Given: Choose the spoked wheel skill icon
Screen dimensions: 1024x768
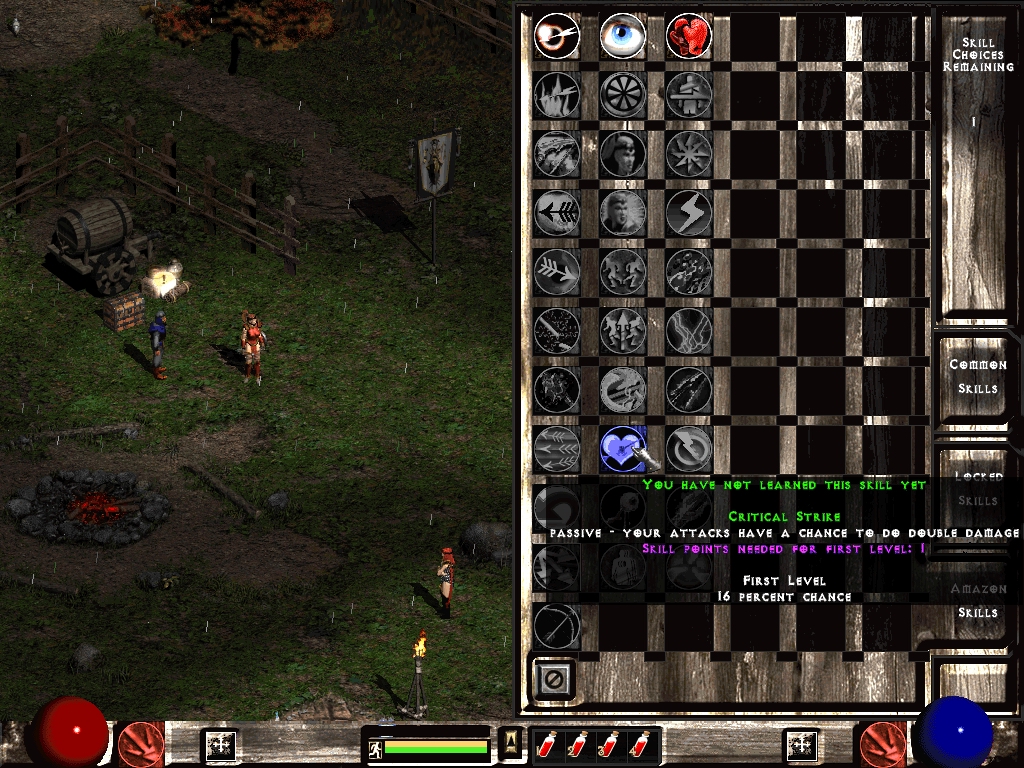Looking at the screenshot, I should [622, 95].
